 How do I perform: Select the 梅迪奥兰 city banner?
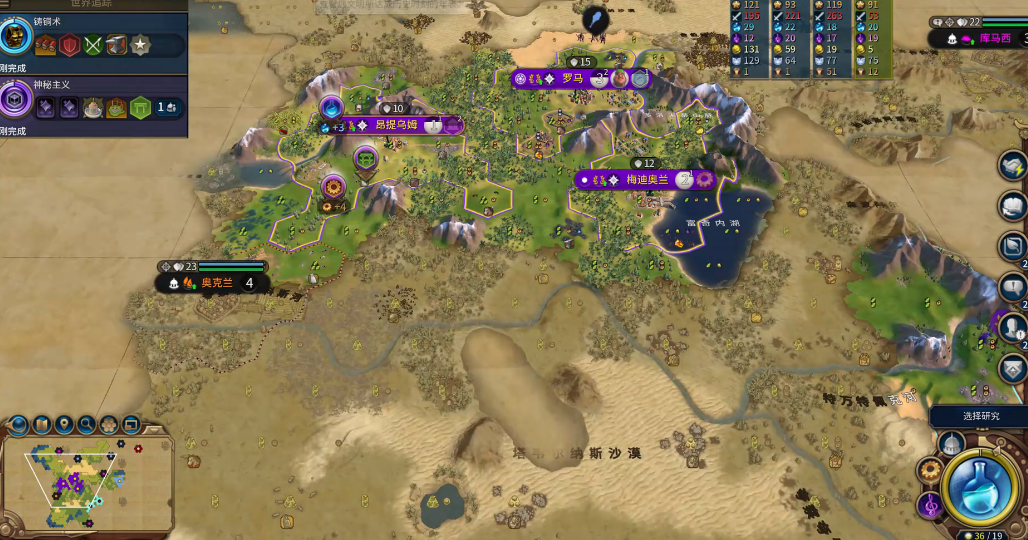(645, 180)
